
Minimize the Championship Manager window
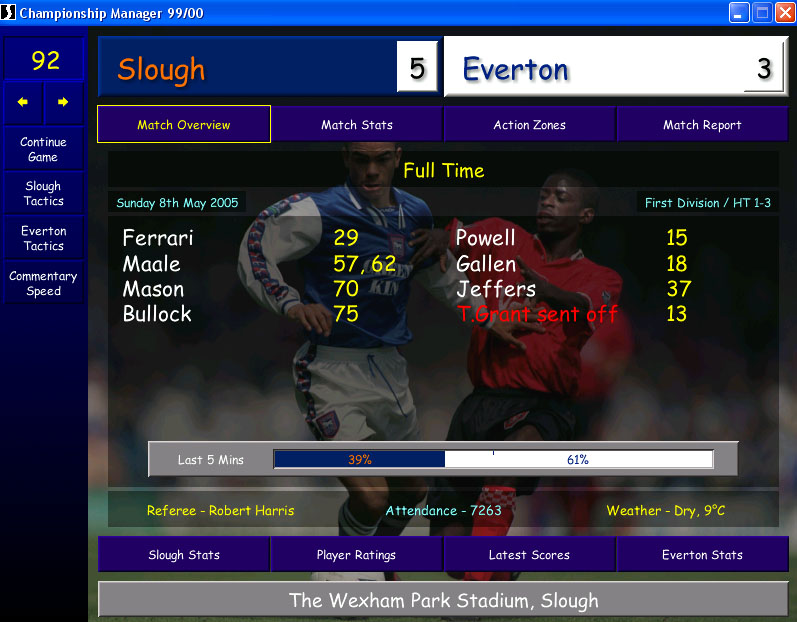tap(740, 13)
